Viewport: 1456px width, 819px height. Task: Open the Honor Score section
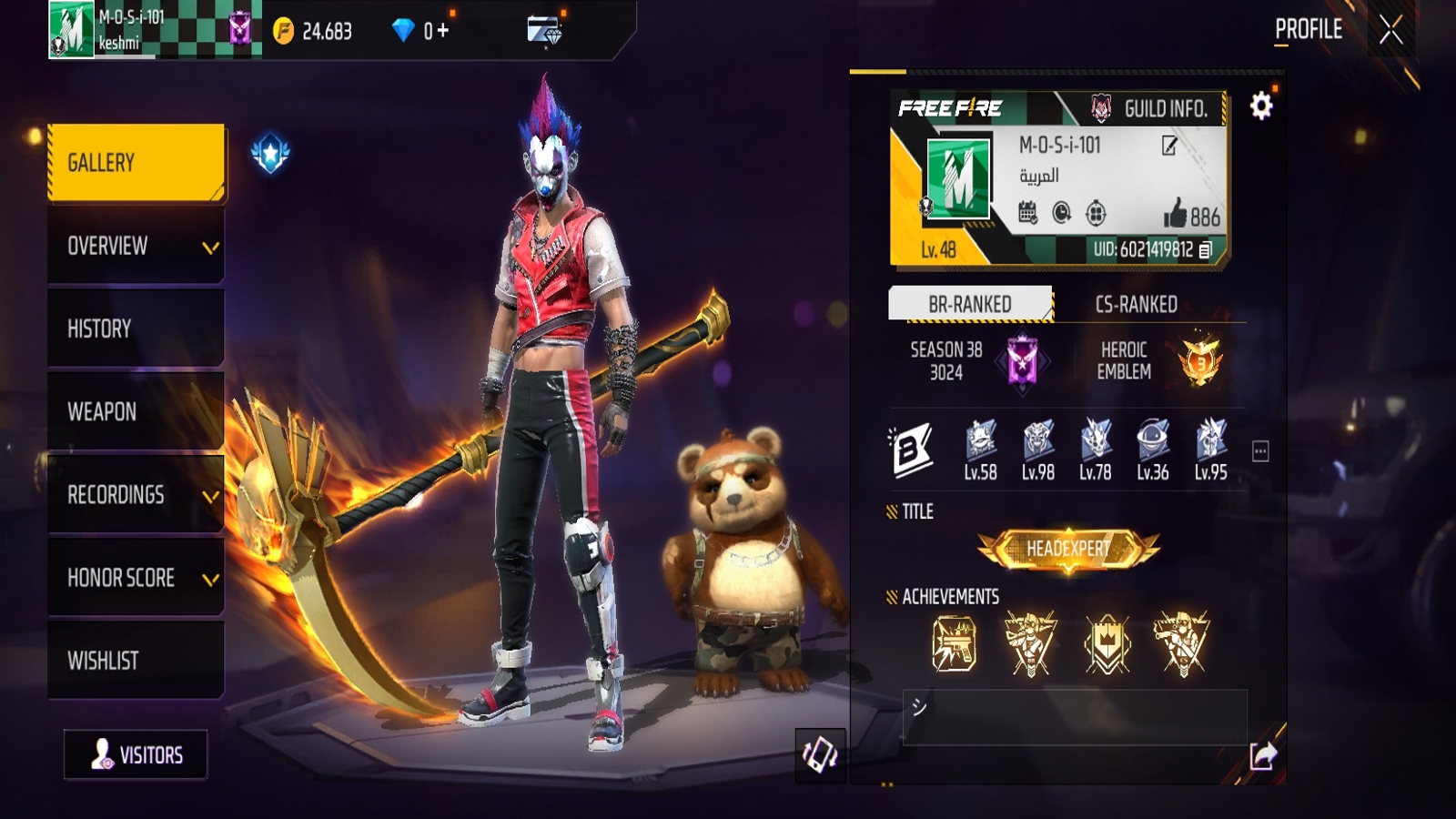tap(135, 578)
